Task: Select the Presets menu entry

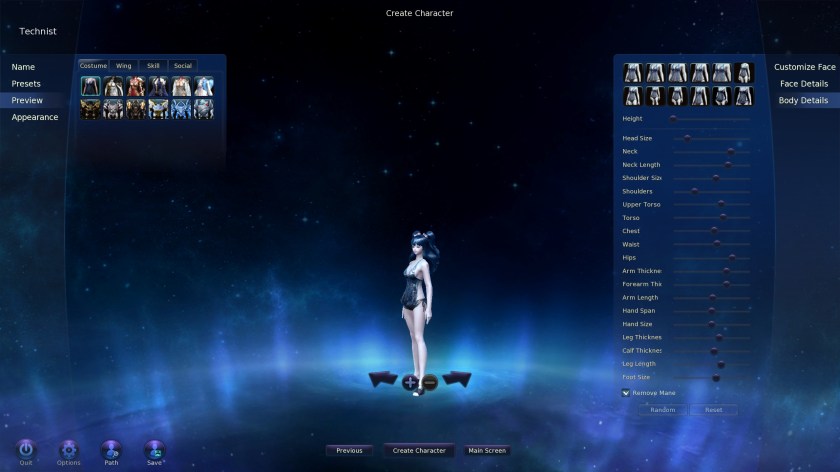Action: click(x=27, y=84)
